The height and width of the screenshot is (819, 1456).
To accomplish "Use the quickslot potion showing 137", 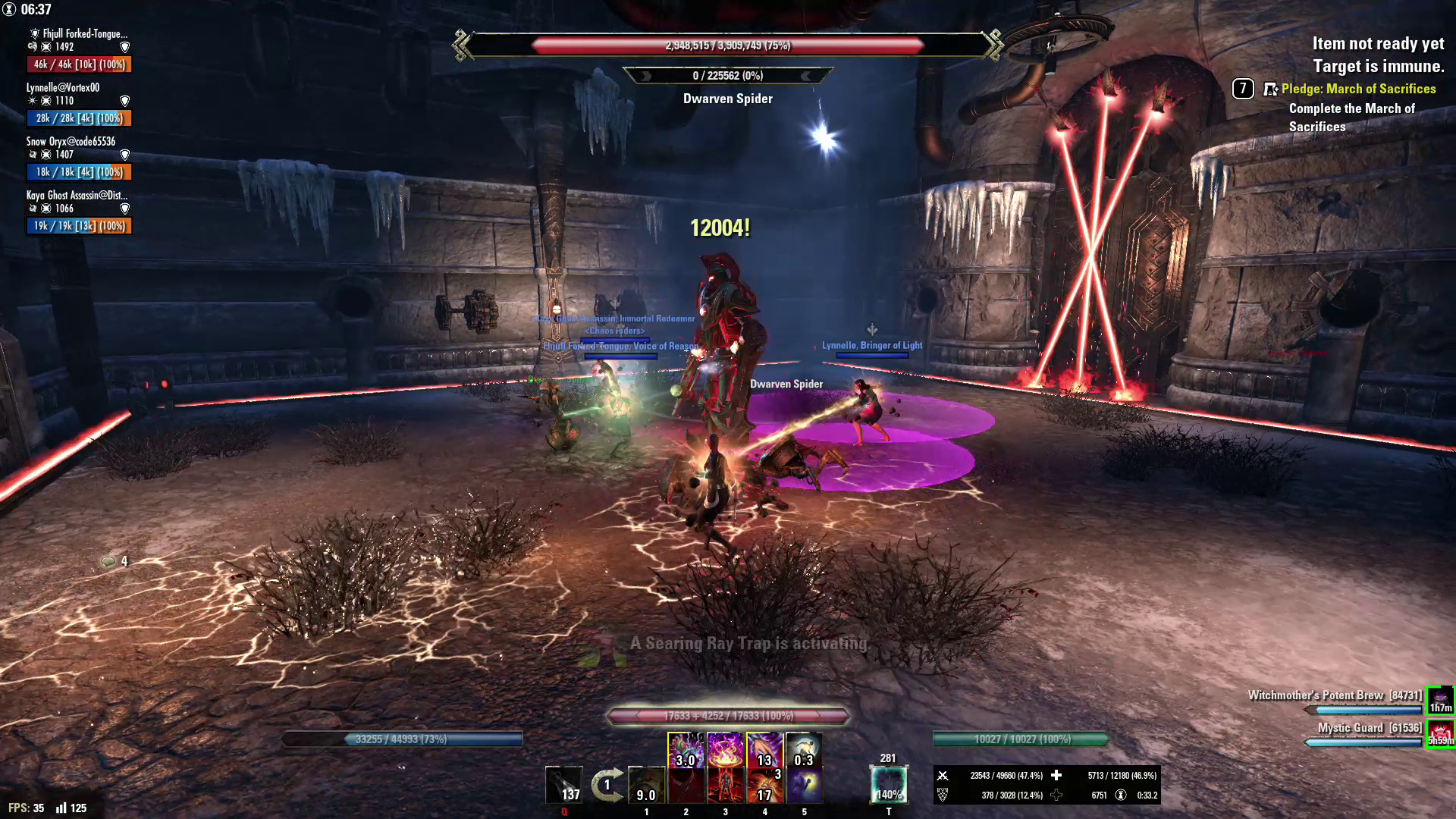I will [564, 785].
